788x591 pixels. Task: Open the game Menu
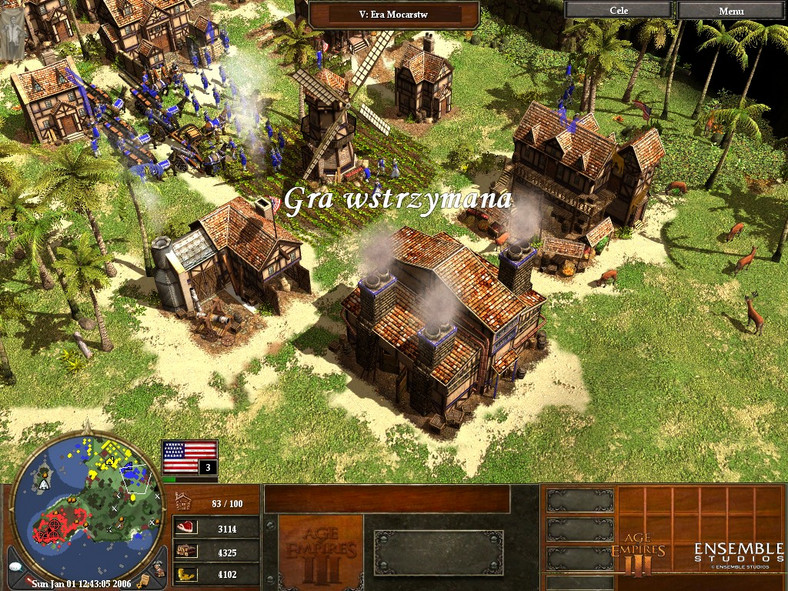(x=730, y=10)
